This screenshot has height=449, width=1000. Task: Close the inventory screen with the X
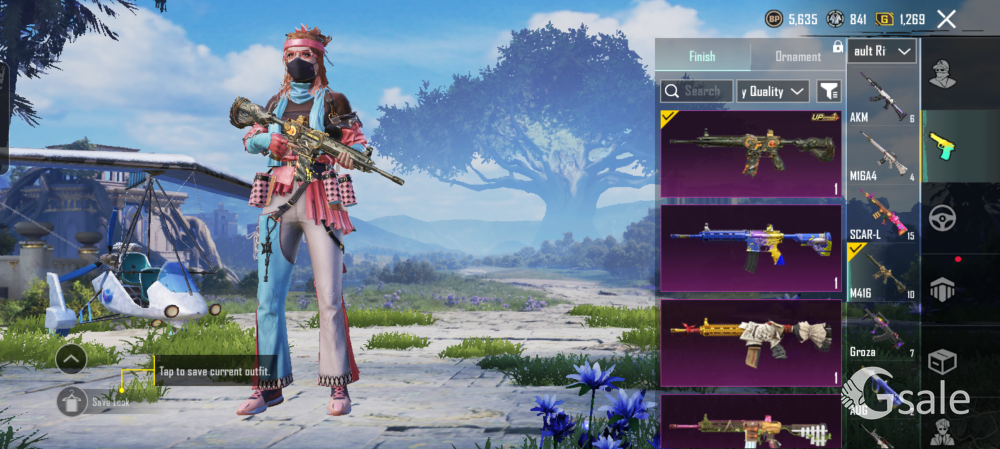[x=946, y=19]
